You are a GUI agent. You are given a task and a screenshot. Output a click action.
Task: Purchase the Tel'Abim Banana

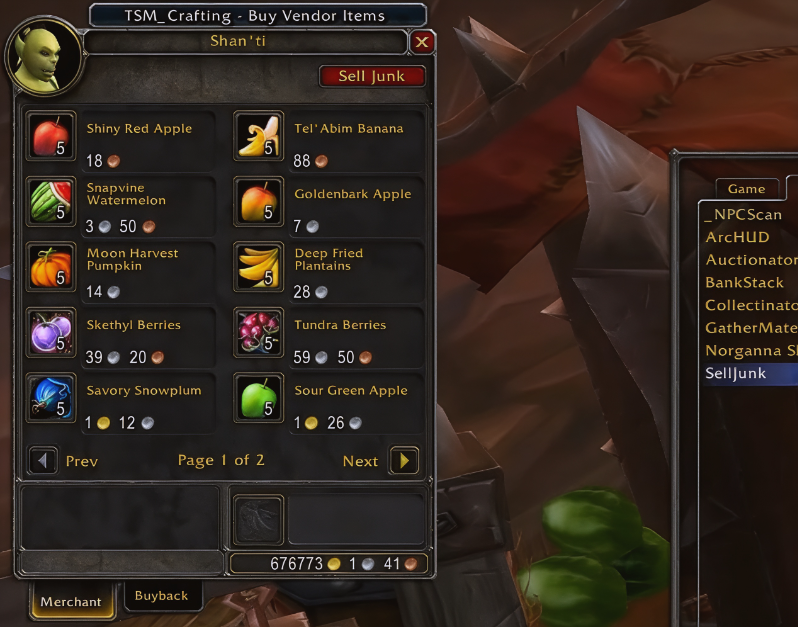tap(258, 137)
